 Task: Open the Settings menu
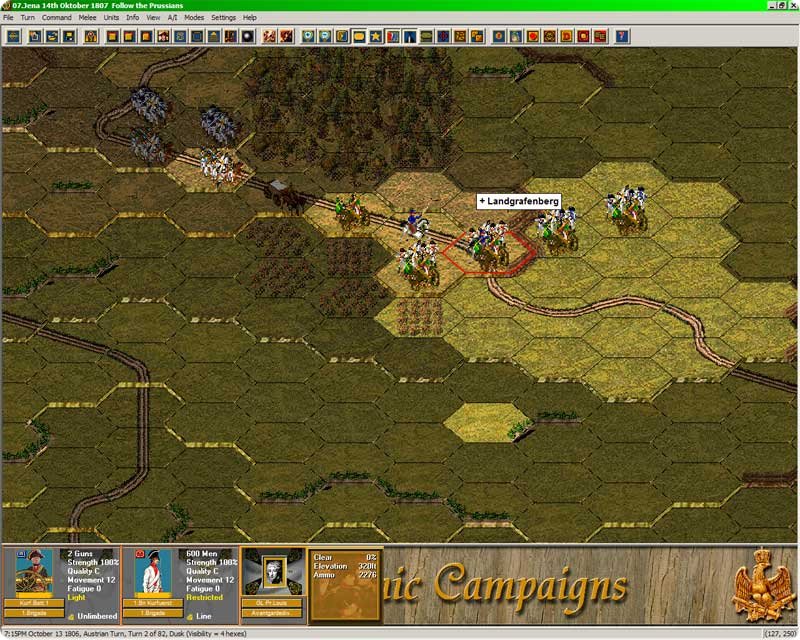(223, 18)
